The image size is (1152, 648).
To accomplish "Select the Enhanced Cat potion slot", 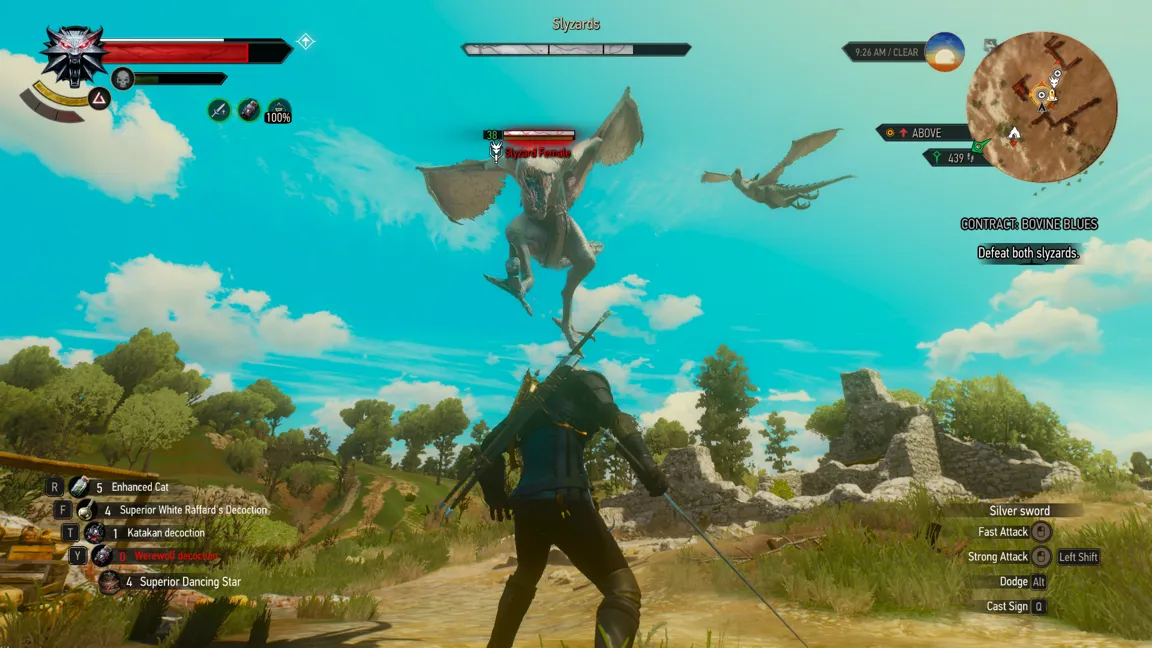I will [x=79, y=487].
